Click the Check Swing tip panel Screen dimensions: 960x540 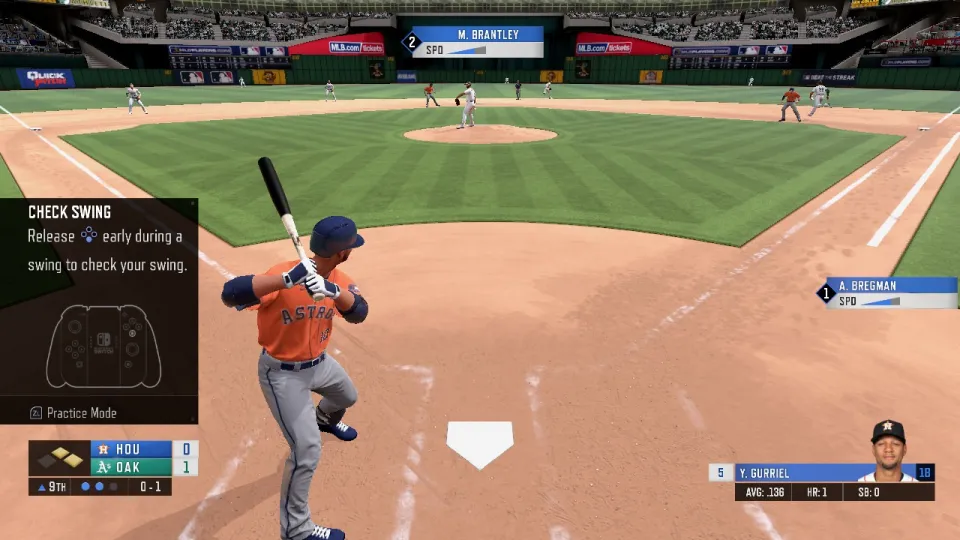[x=99, y=300]
